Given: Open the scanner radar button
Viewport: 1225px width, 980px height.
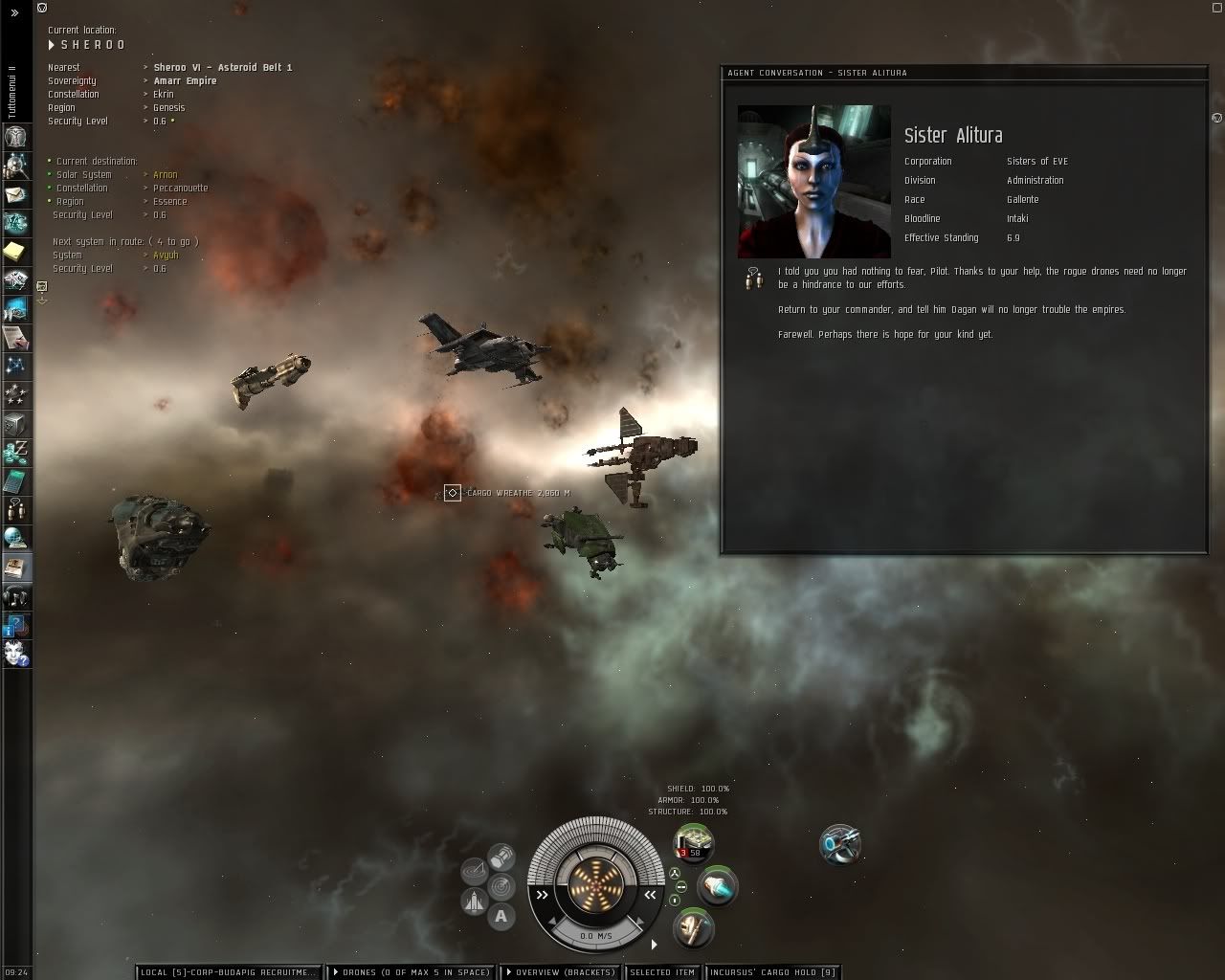Looking at the screenshot, I should (501, 886).
